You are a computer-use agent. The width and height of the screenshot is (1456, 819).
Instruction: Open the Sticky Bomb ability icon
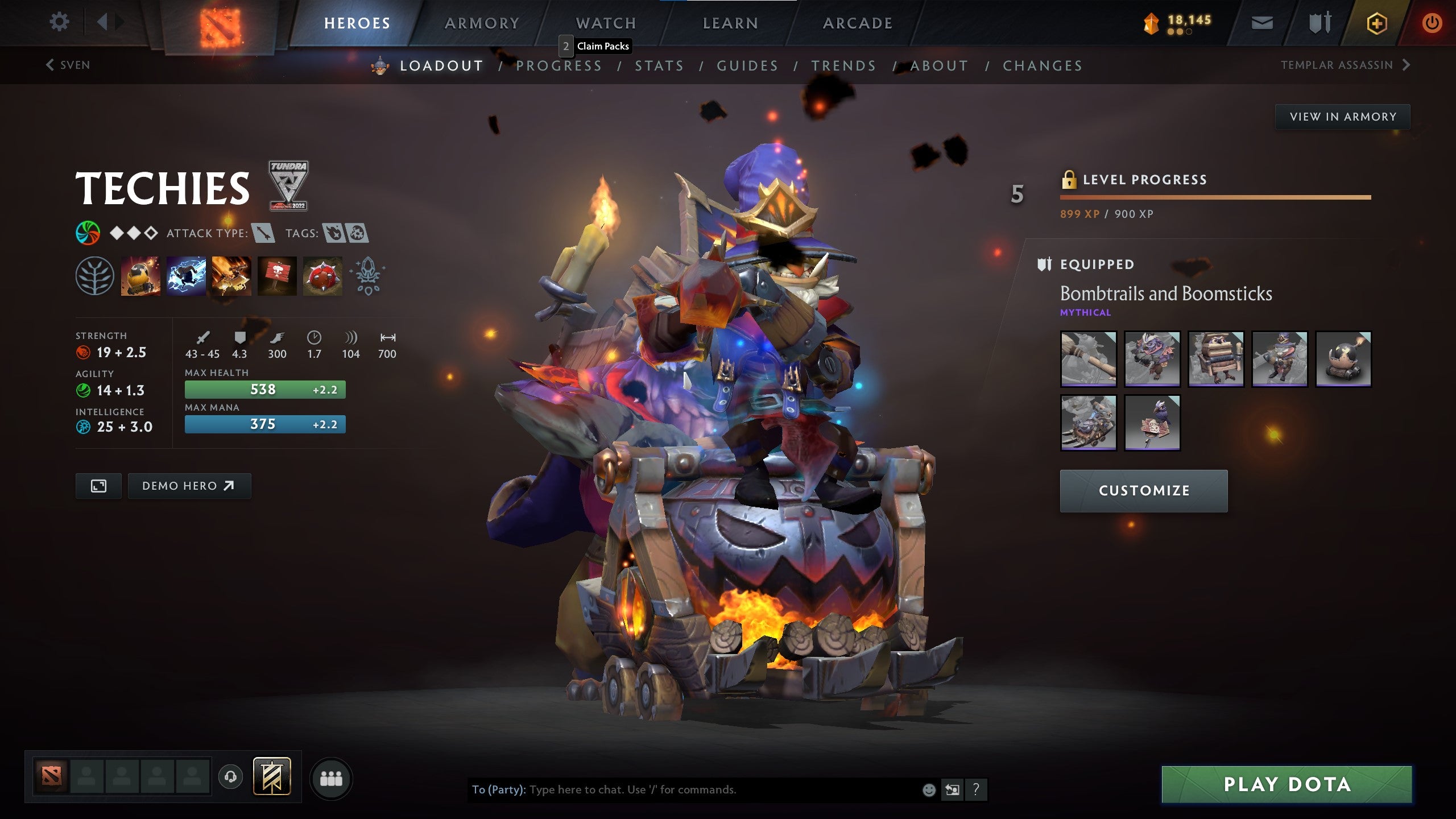pyautogui.click(x=140, y=277)
